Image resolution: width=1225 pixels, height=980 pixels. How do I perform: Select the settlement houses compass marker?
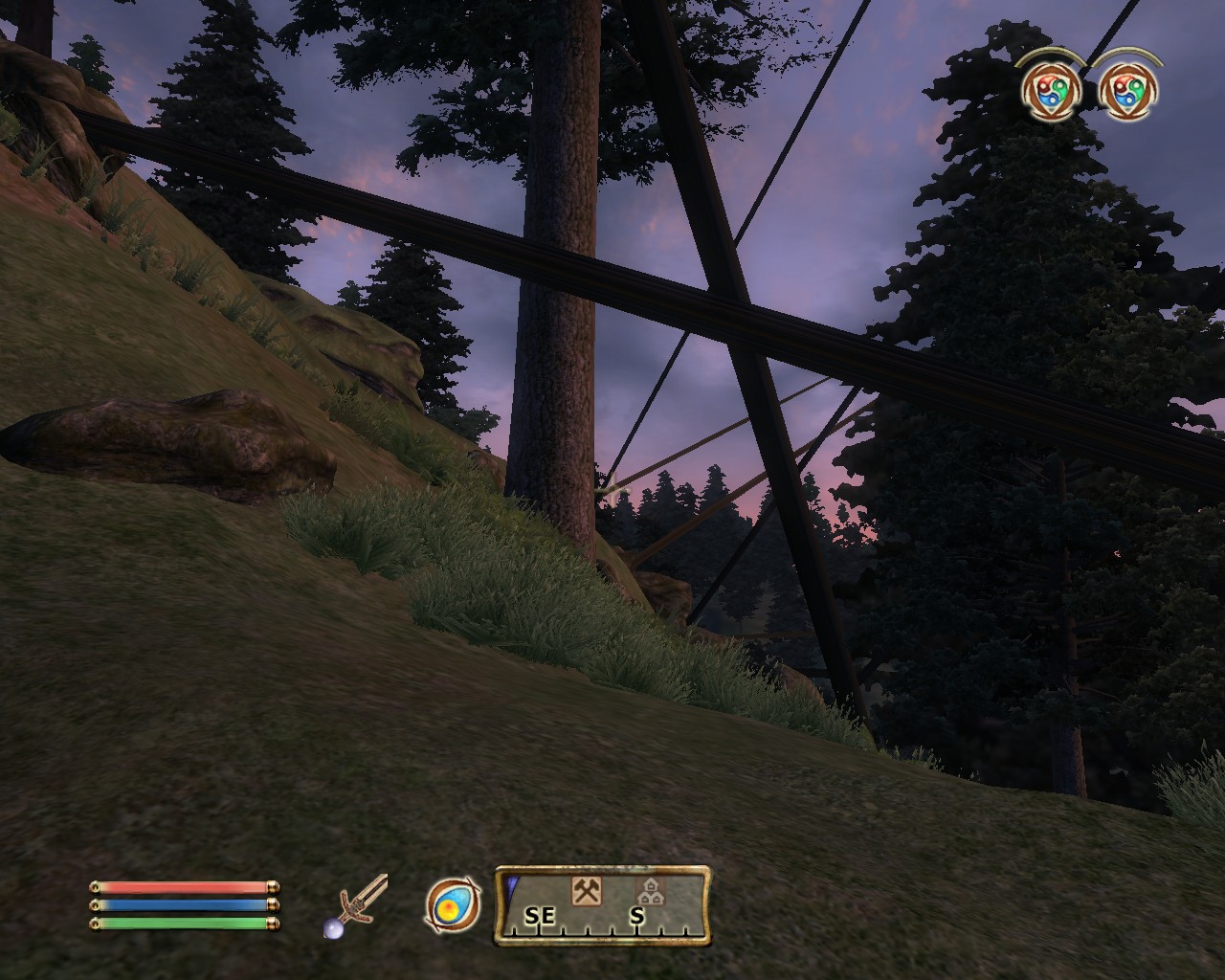pos(650,892)
